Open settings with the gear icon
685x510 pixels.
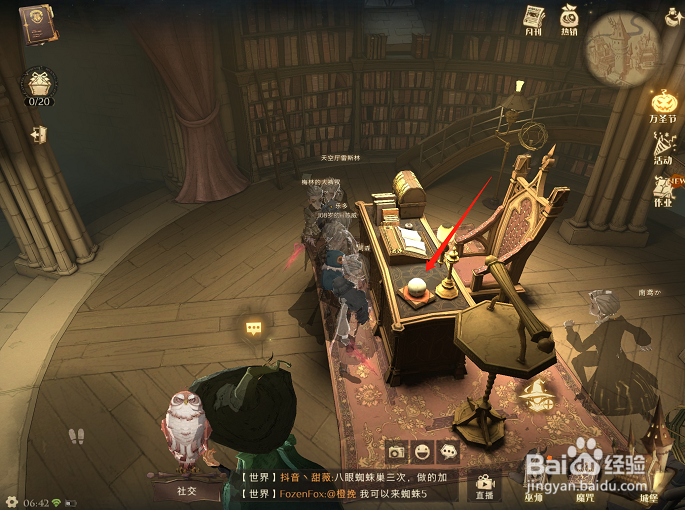click(x=10, y=501)
